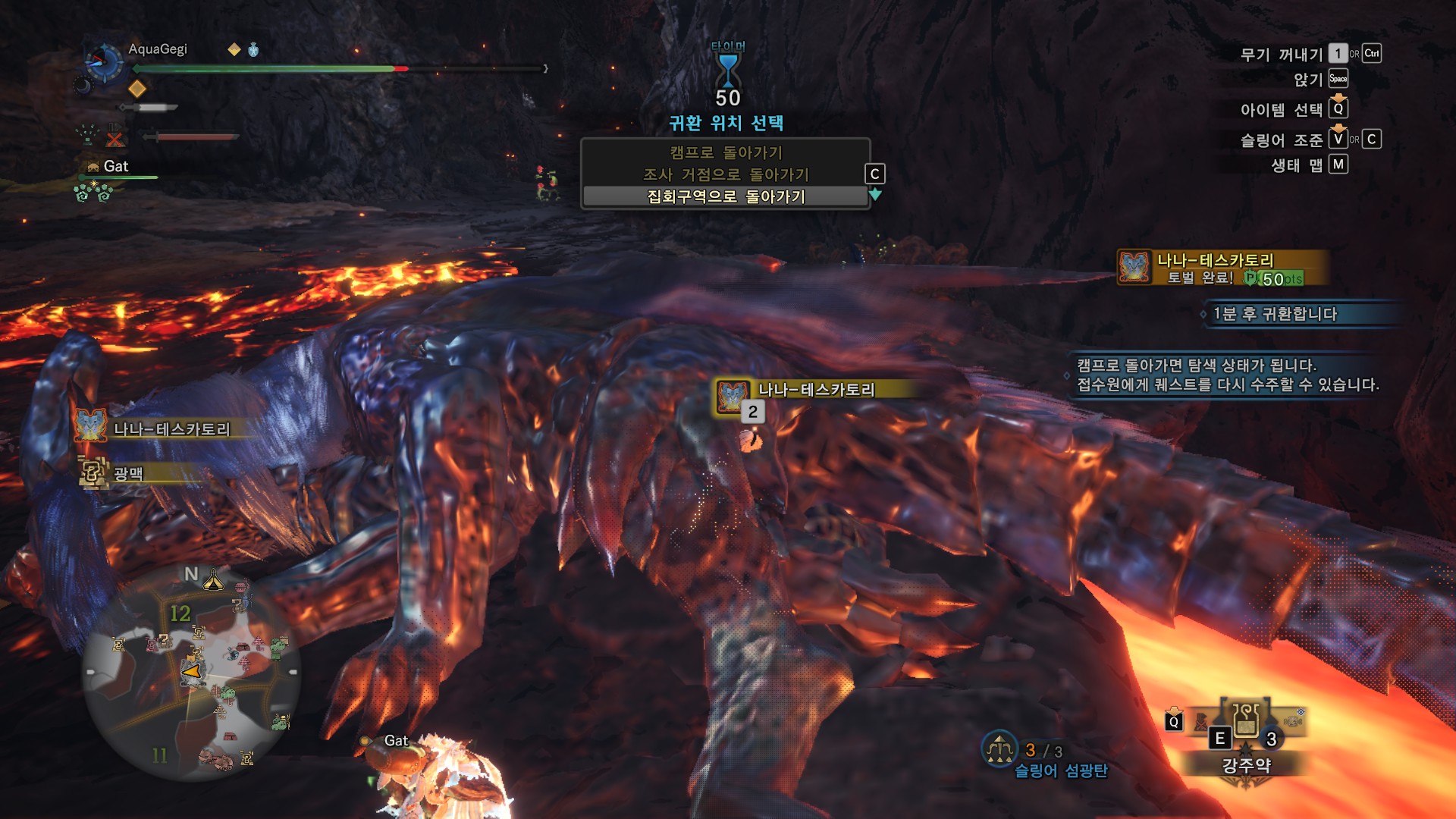Select the Gat palico companion entry
1456x819 pixels.
click(115, 166)
